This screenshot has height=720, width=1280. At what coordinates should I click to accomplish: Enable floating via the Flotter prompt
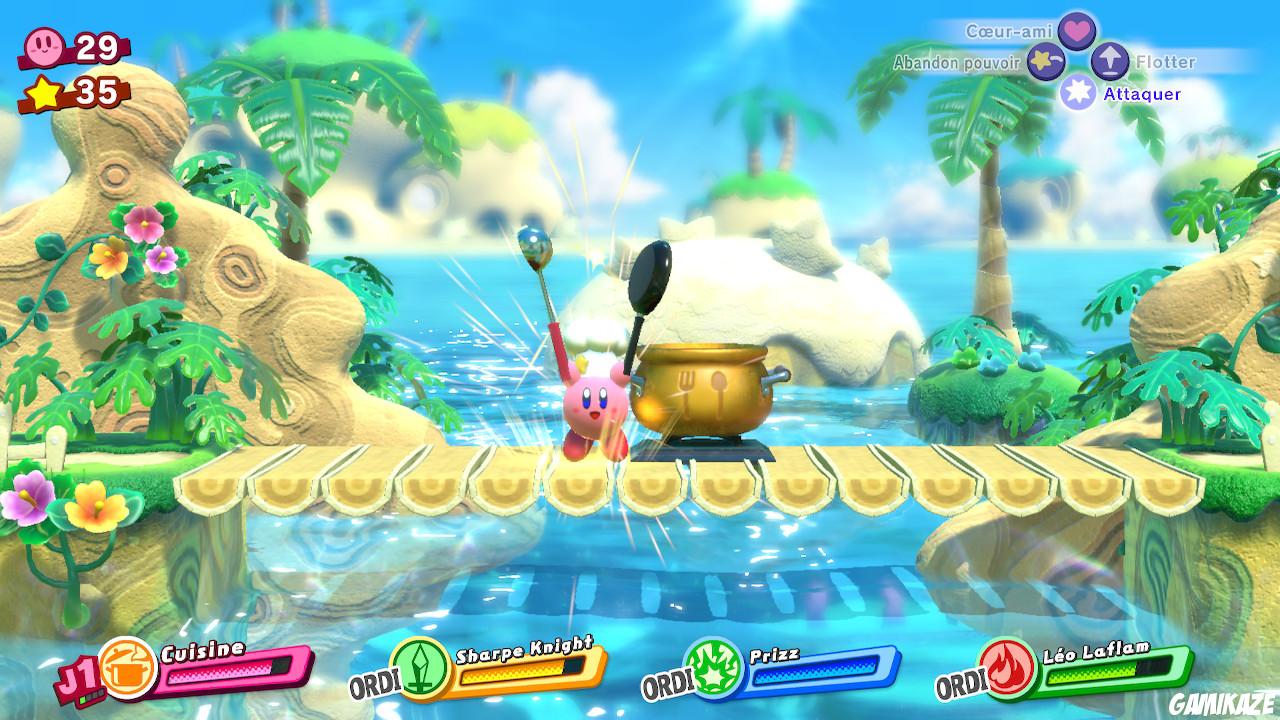pyautogui.click(x=1165, y=61)
